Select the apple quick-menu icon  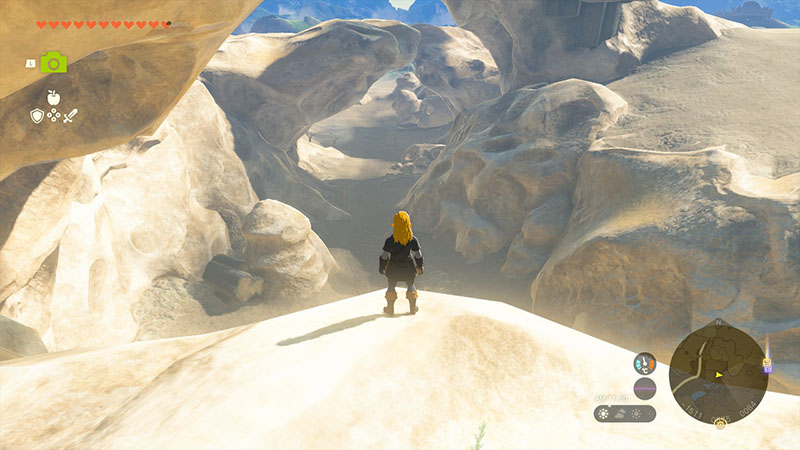point(53,97)
